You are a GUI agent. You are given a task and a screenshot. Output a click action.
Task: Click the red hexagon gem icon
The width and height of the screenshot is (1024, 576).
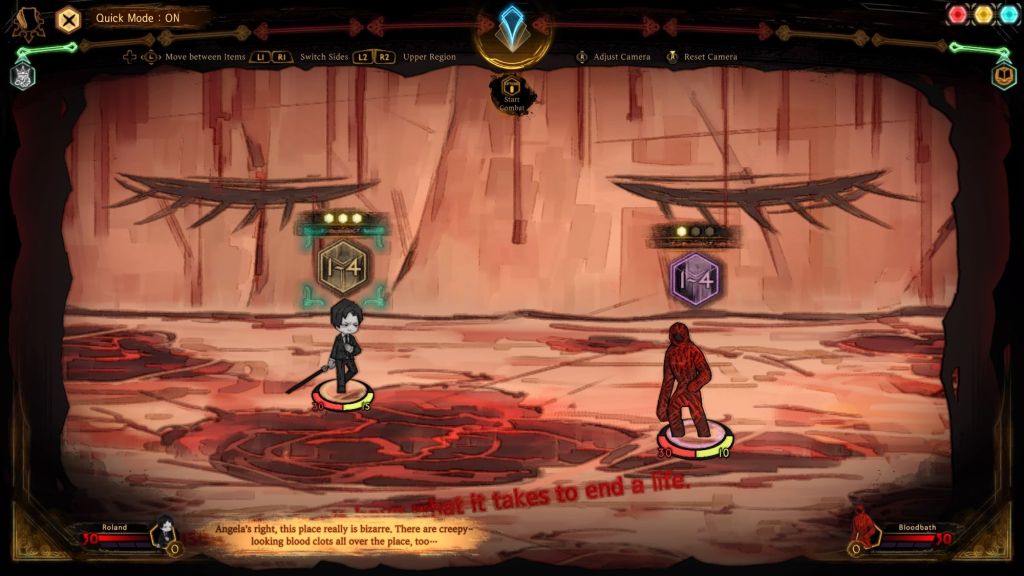pos(959,14)
